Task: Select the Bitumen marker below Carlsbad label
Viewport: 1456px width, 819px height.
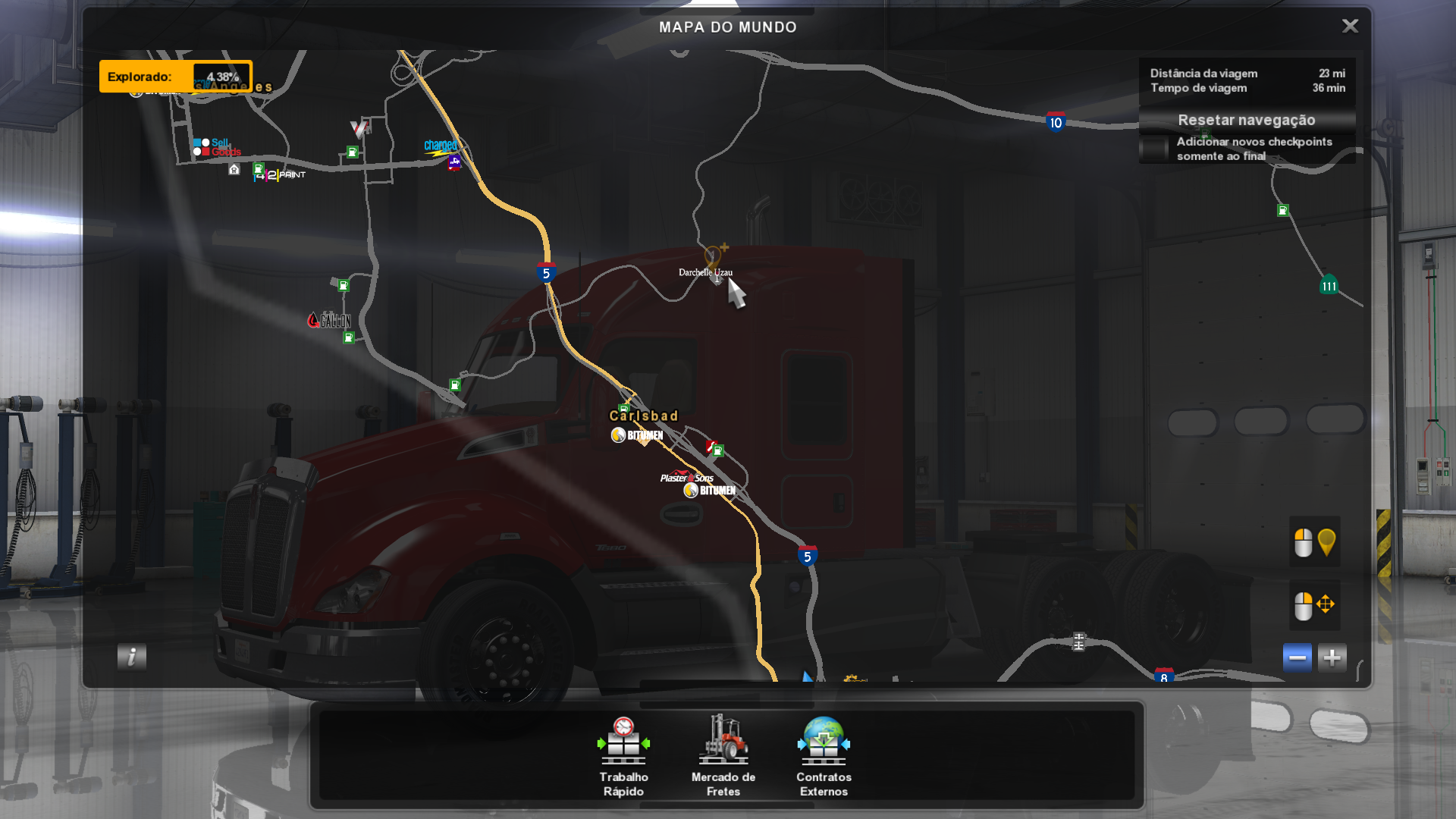Action: (x=637, y=435)
